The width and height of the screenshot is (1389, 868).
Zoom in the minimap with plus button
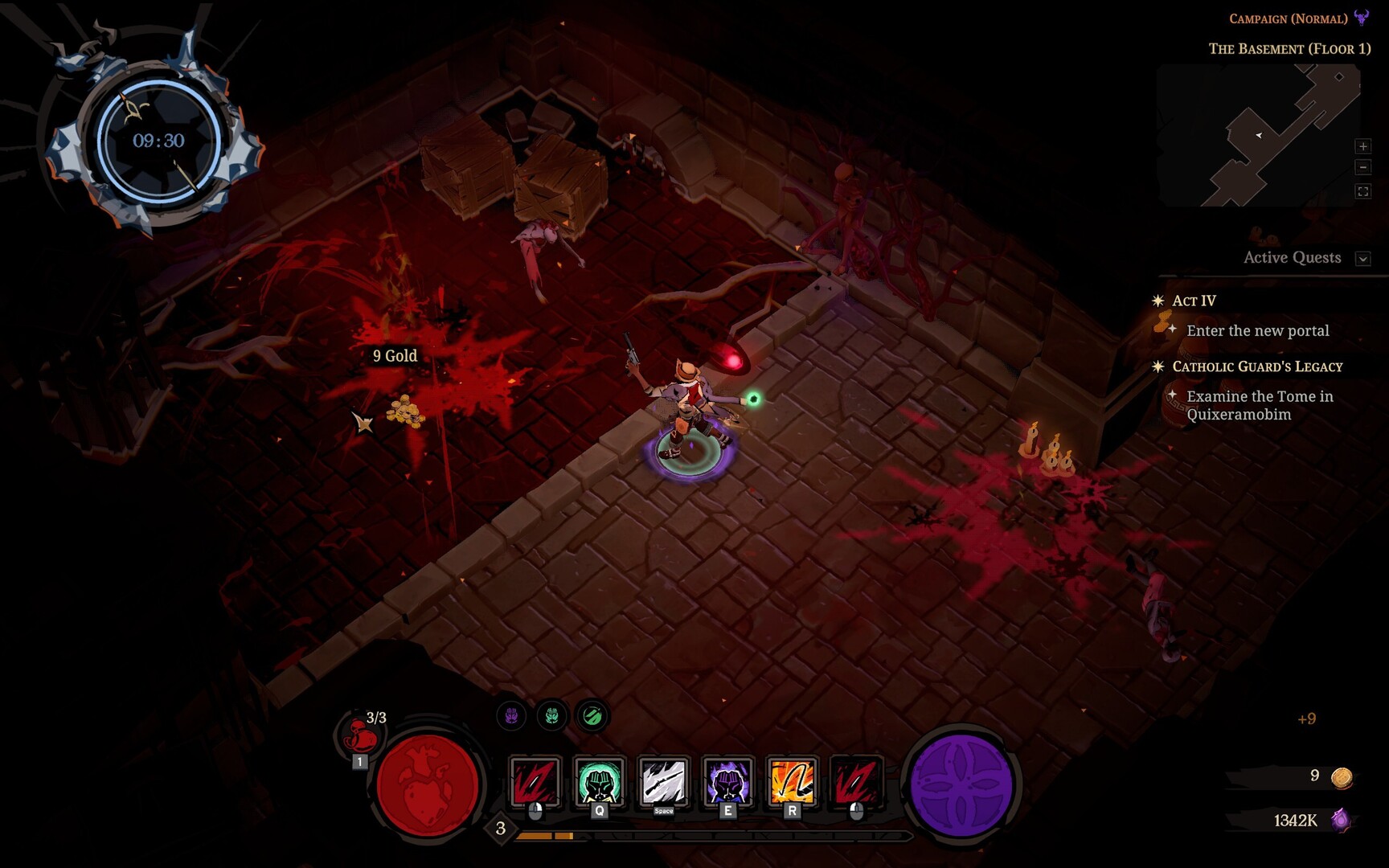click(x=1362, y=146)
